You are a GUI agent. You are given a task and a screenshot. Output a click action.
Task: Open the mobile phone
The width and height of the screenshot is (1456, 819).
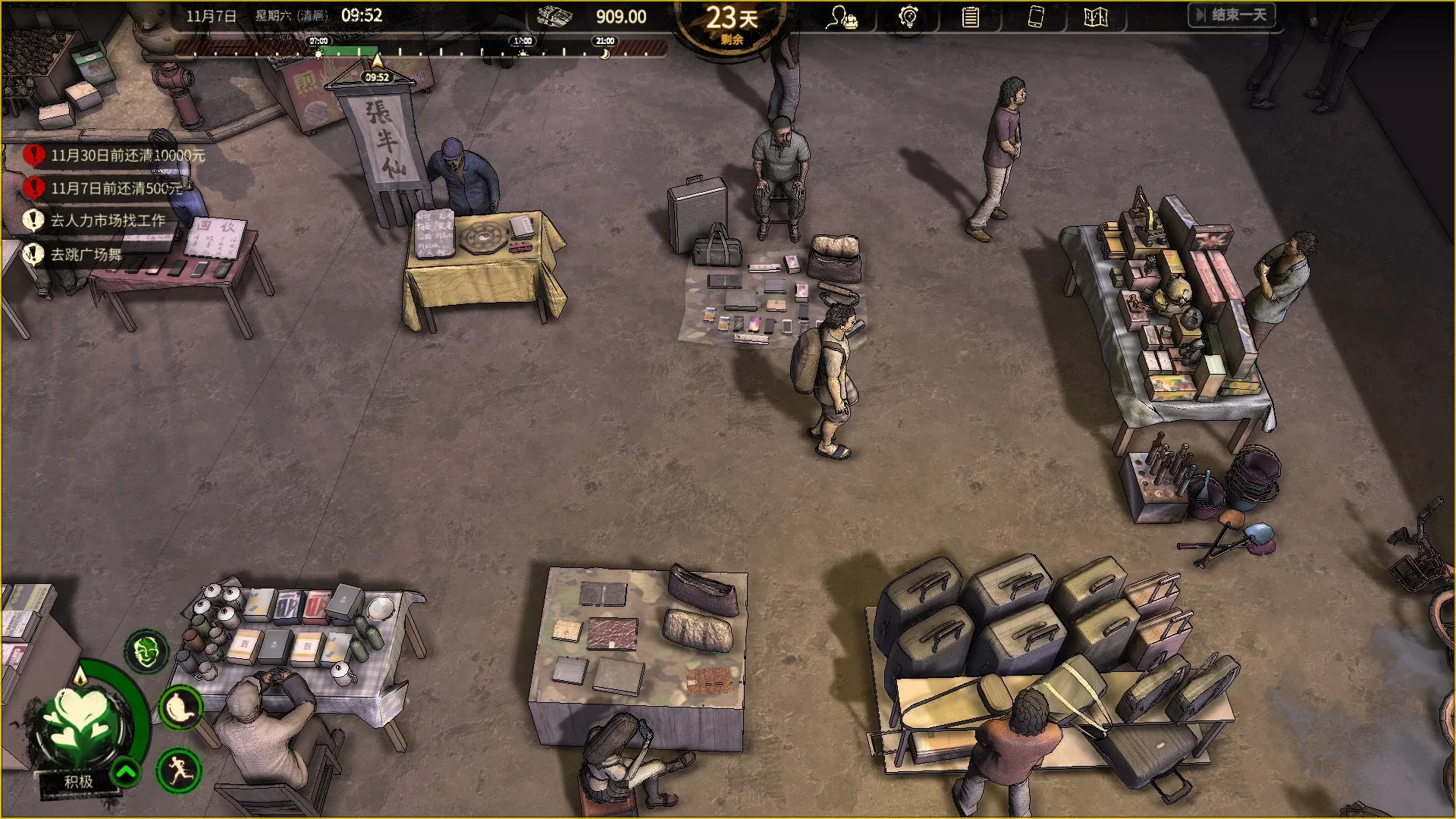pos(1035,17)
